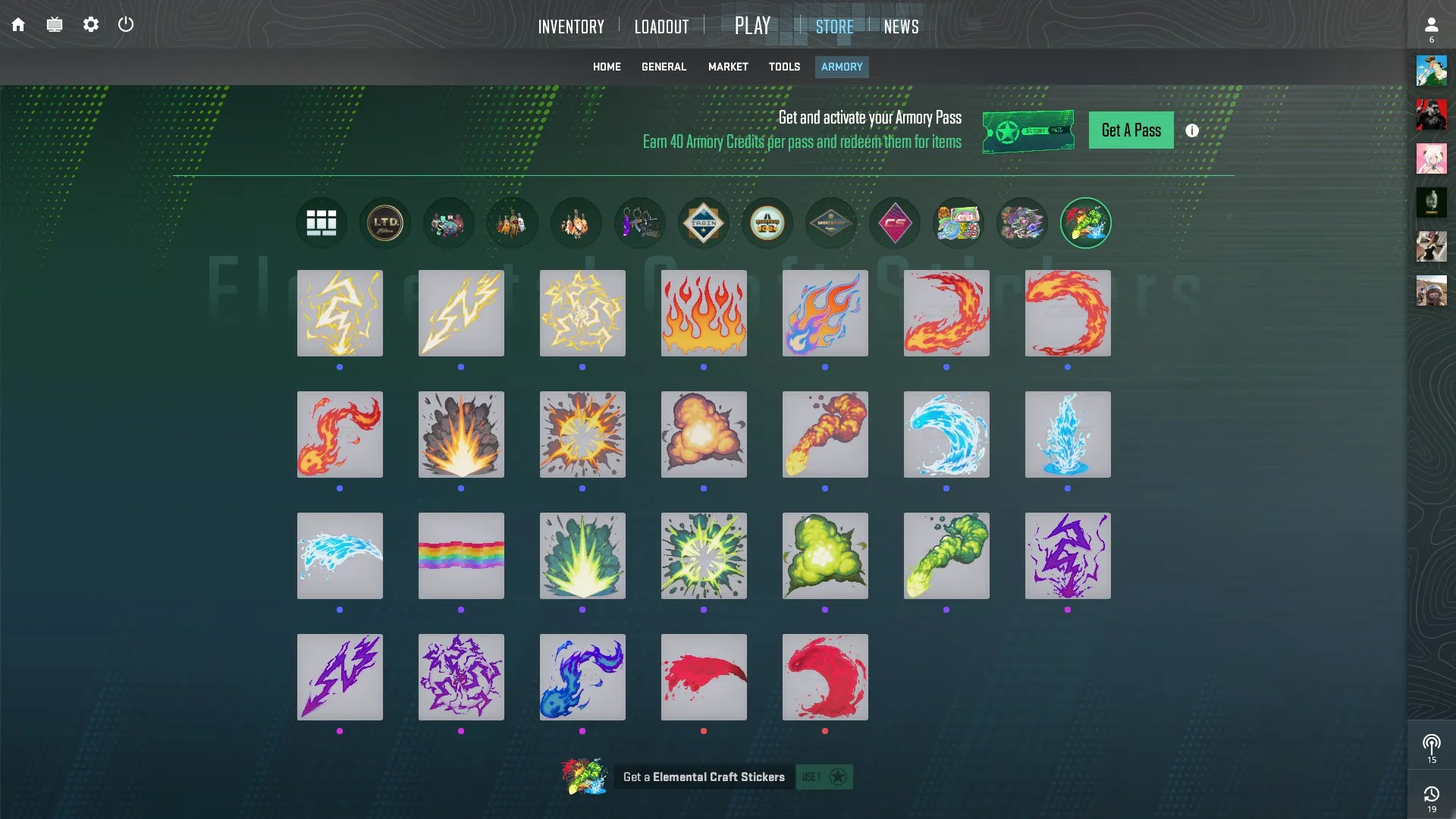Choose the blue water fountain sticker
The width and height of the screenshot is (1456, 819).
1068,435
